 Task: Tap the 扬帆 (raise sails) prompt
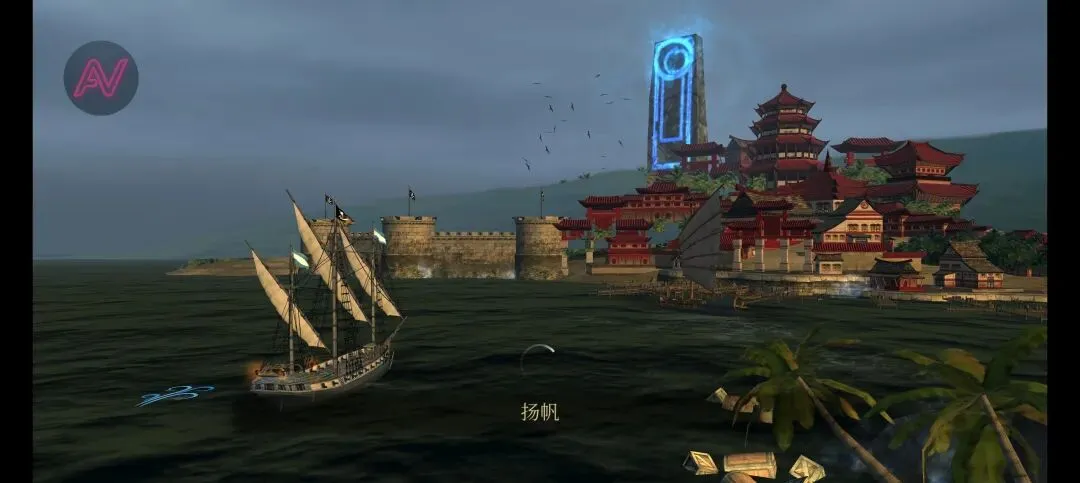pos(539,410)
